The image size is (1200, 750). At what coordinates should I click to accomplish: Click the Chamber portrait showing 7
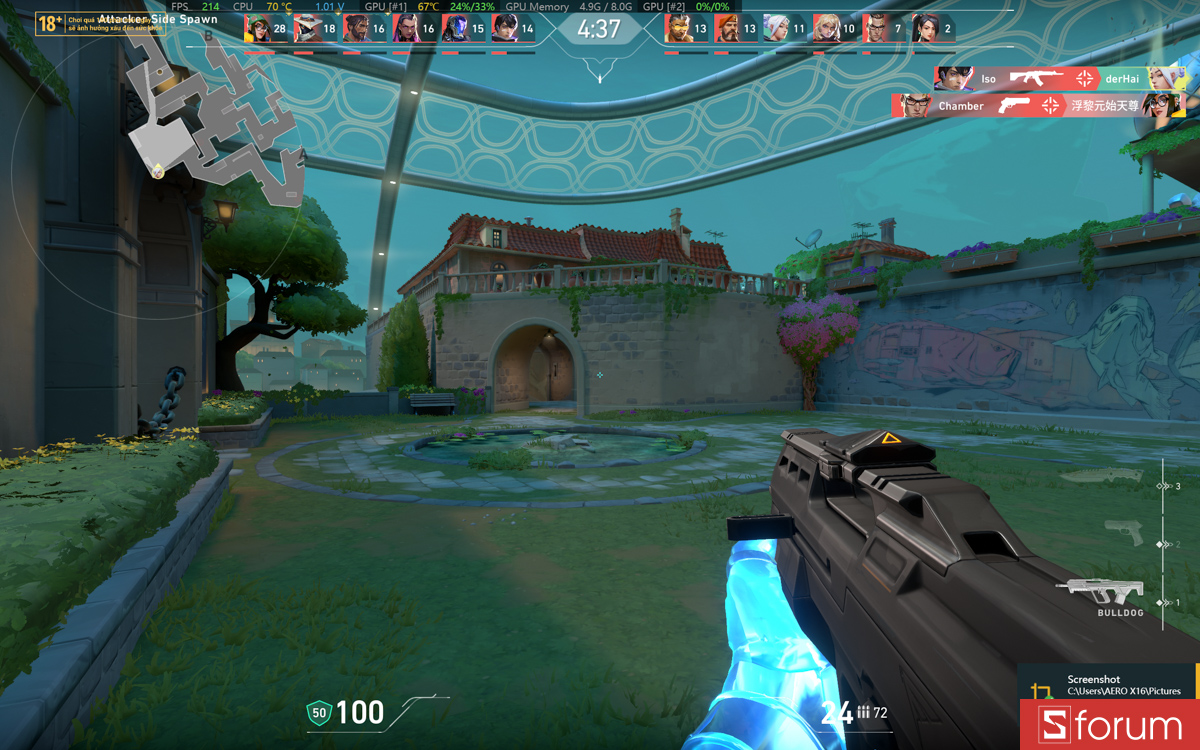[x=876, y=29]
